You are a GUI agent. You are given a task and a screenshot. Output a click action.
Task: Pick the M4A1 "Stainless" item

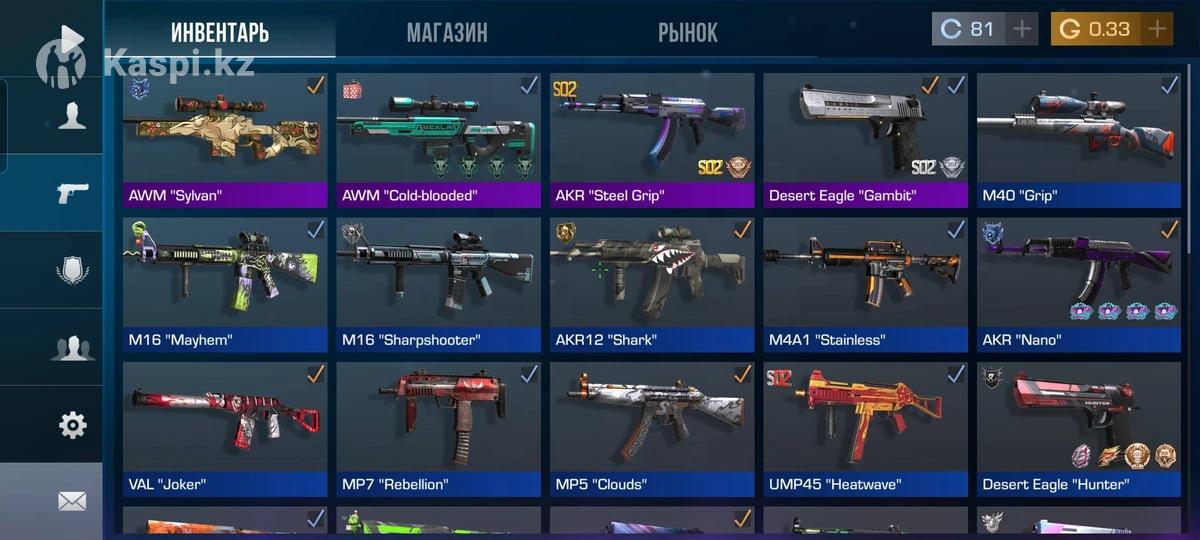tap(865, 283)
